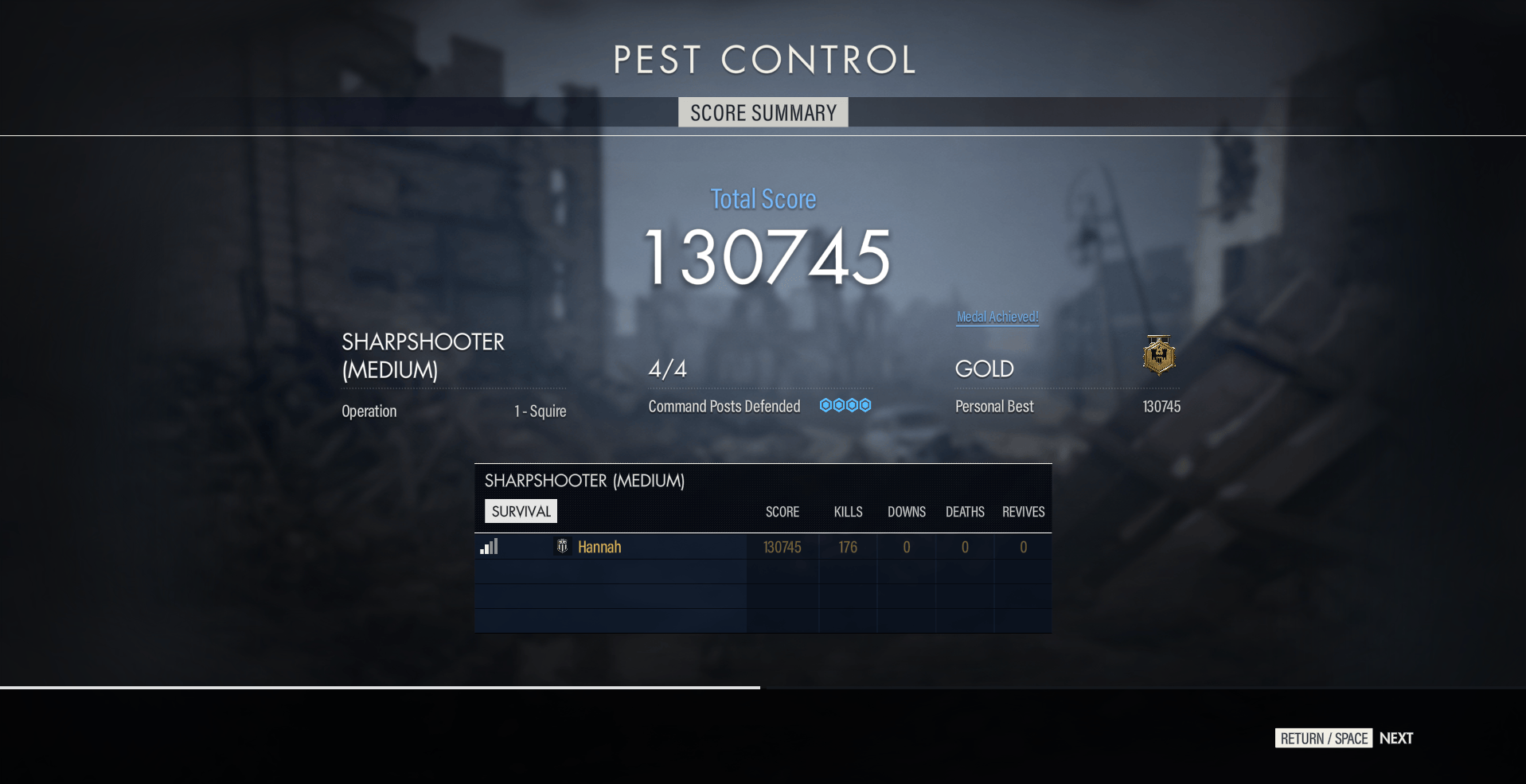Expand the Operation details under Sharpshooter
This screenshot has height=784, width=1526.
pos(369,411)
